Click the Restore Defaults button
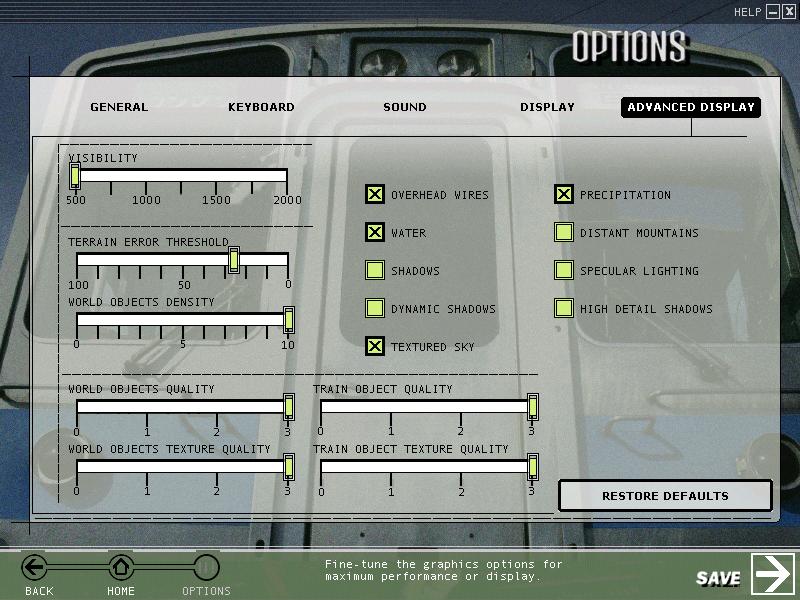 [665, 496]
